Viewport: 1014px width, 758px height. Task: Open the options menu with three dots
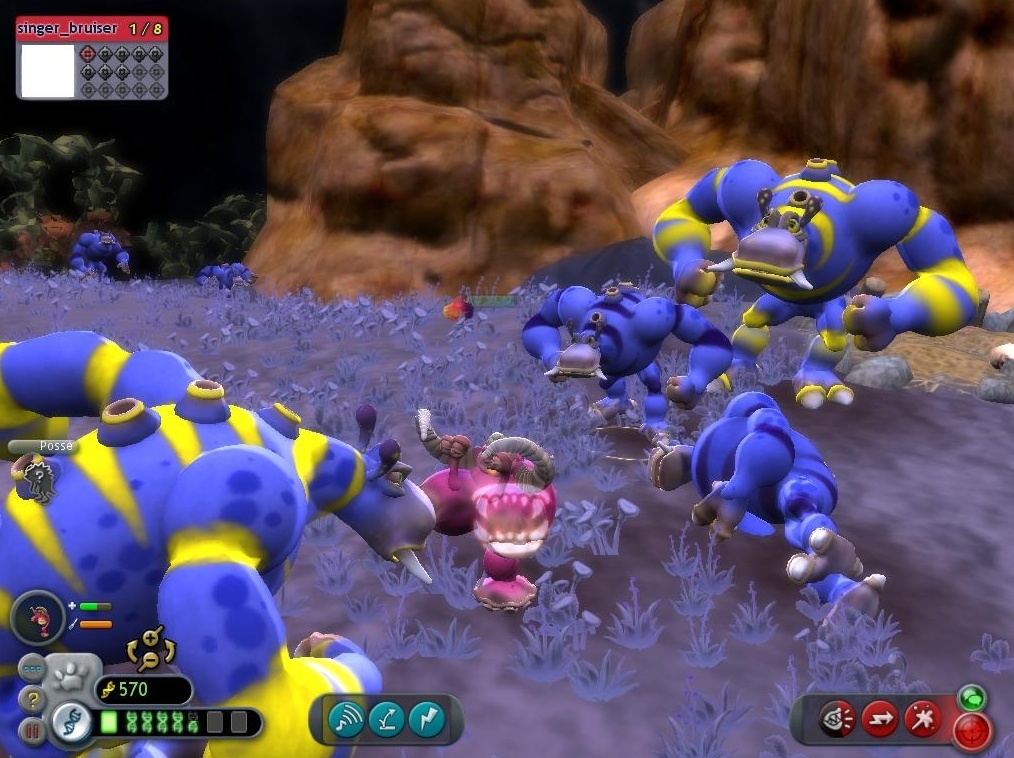33,668
